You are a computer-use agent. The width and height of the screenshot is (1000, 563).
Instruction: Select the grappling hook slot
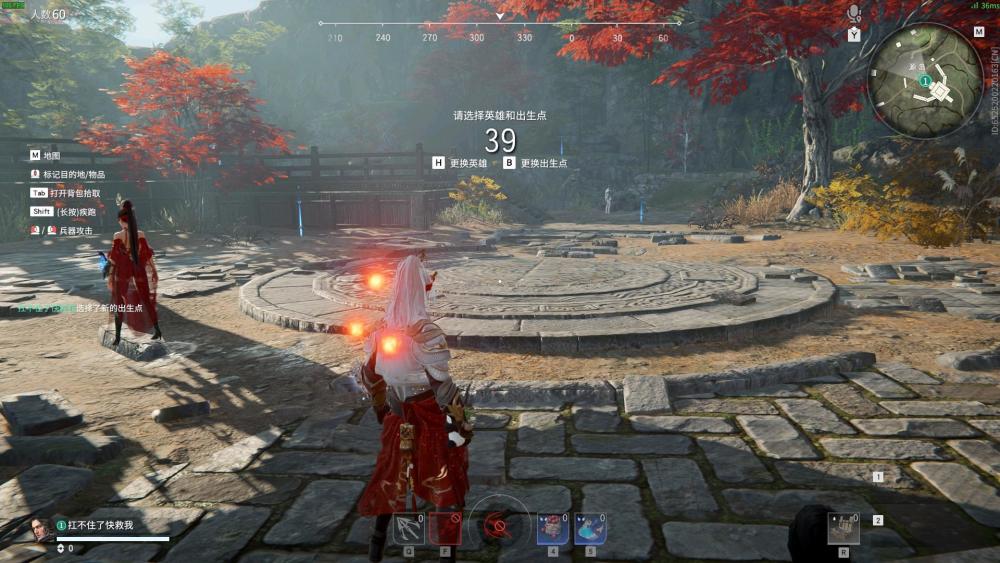click(x=408, y=527)
